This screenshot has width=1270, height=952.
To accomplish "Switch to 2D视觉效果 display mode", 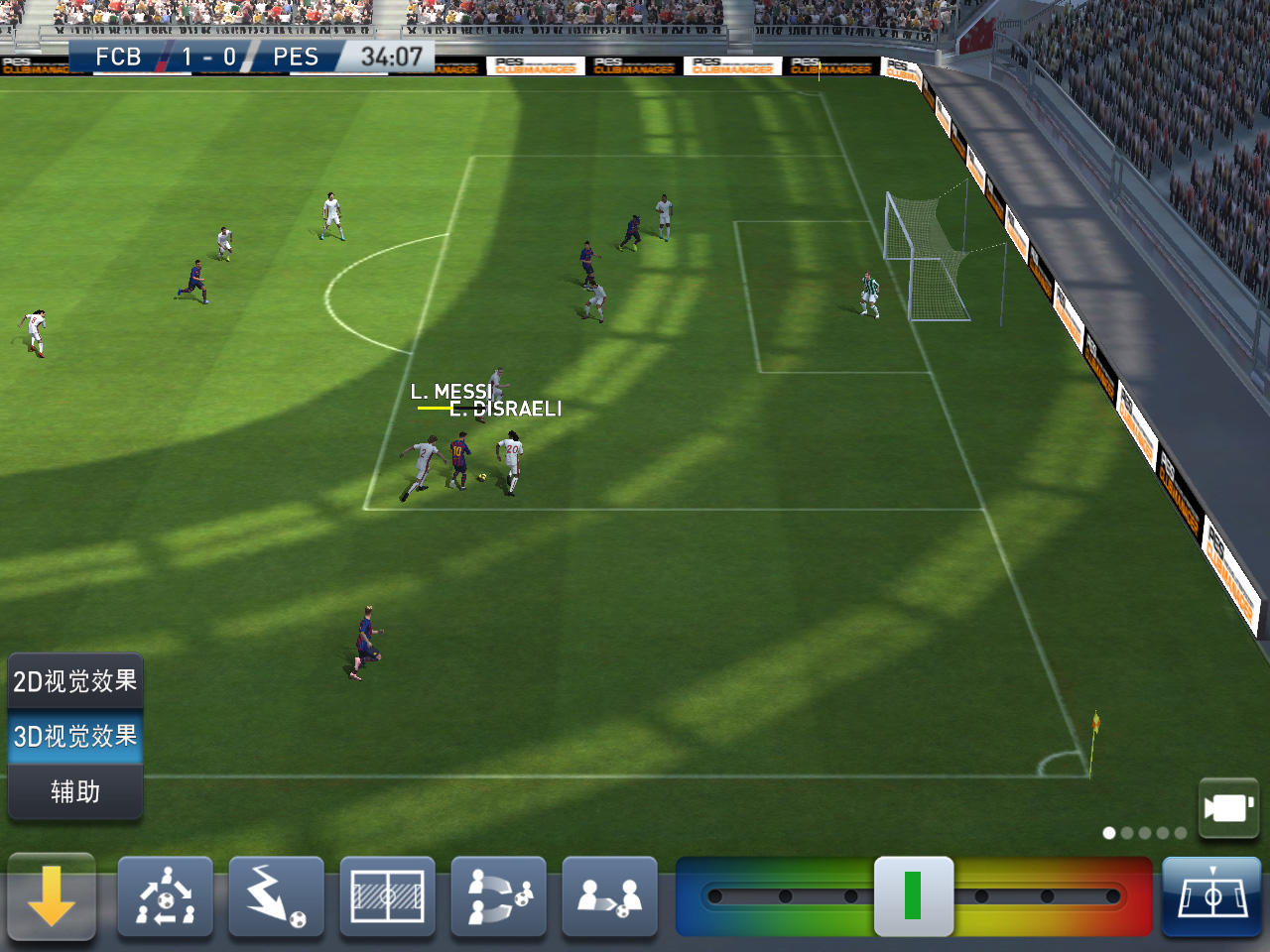I will tap(74, 680).
